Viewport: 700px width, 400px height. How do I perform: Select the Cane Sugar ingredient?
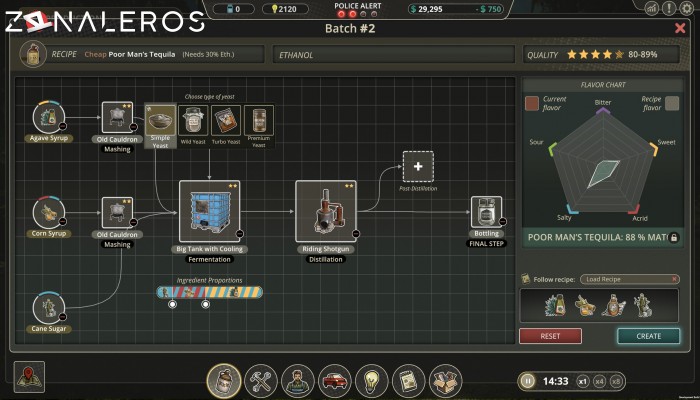tap(48, 309)
